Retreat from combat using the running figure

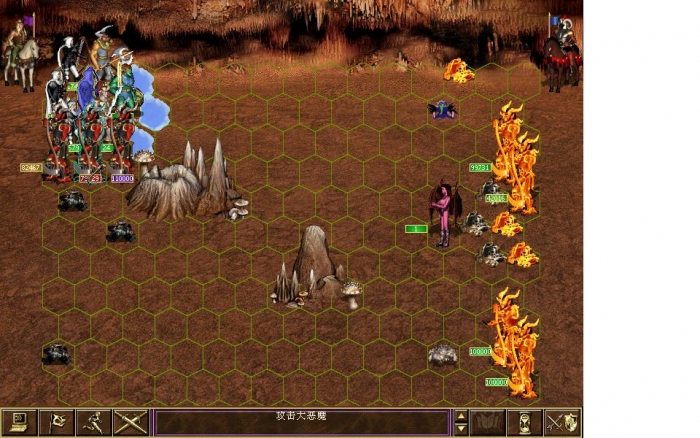(x=93, y=422)
